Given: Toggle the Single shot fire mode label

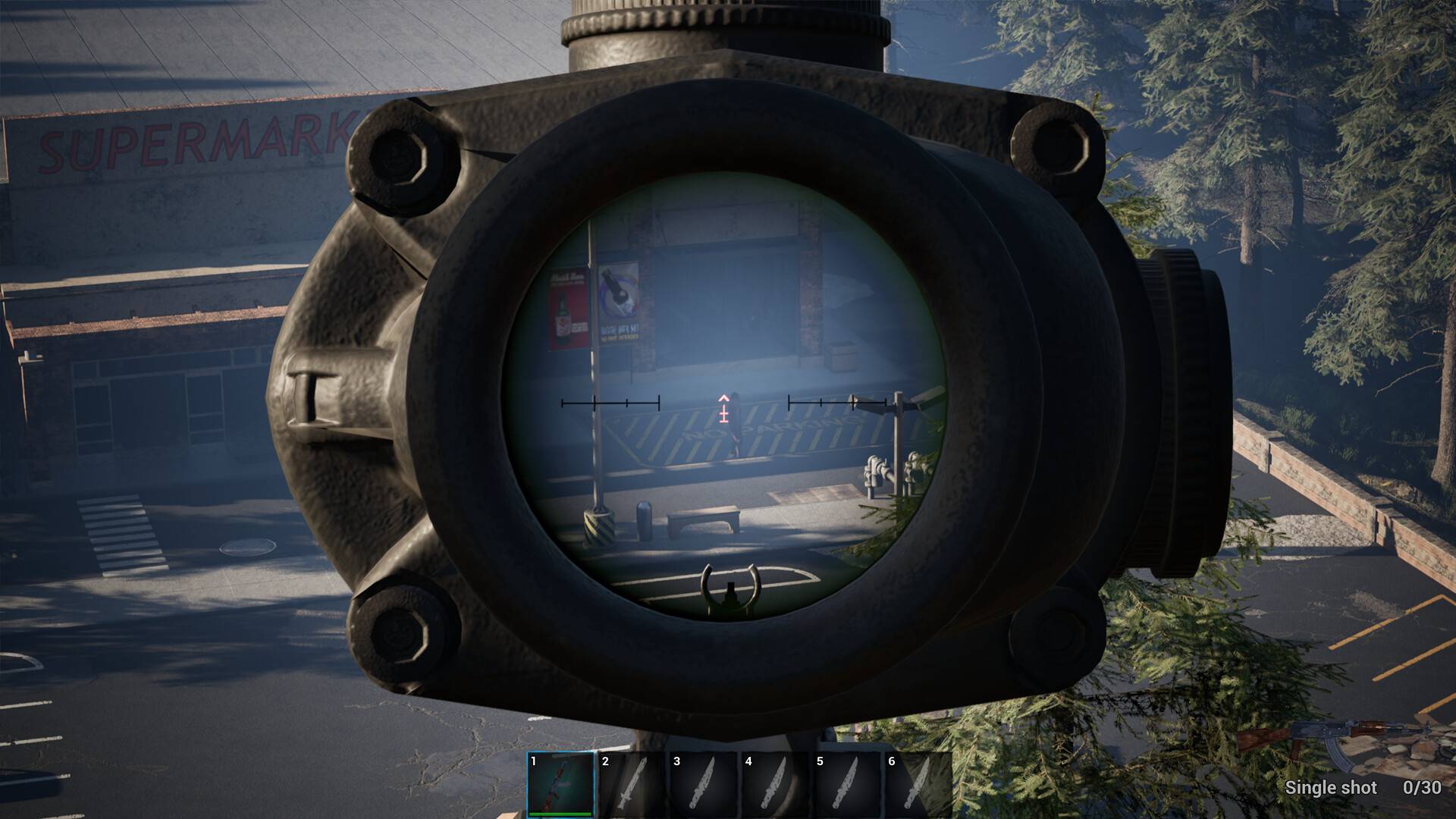Looking at the screenshot, I should coord(1330,788).
